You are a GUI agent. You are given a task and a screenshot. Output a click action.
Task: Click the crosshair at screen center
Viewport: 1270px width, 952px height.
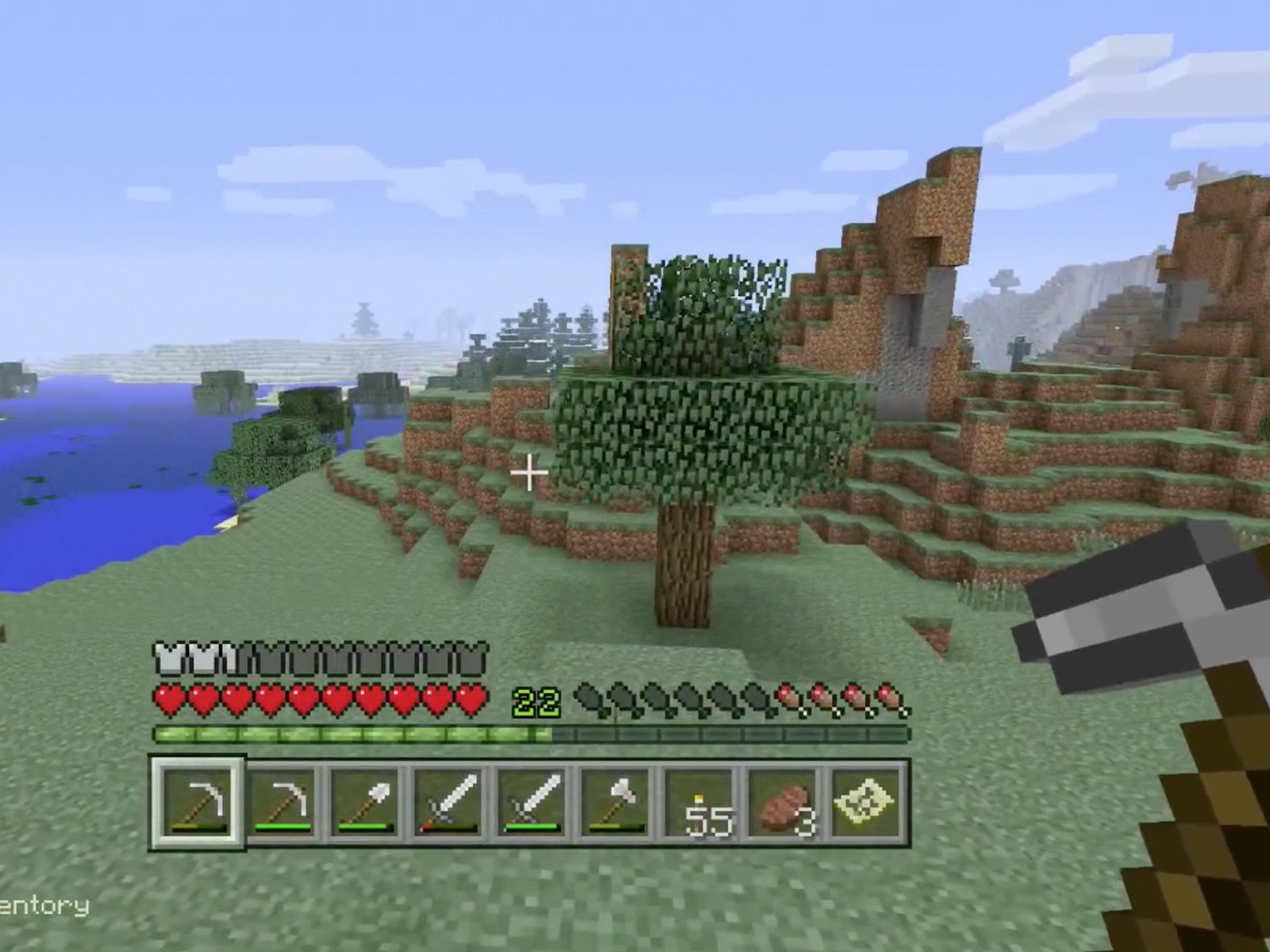pyautogui.click(x=528, y=472)
